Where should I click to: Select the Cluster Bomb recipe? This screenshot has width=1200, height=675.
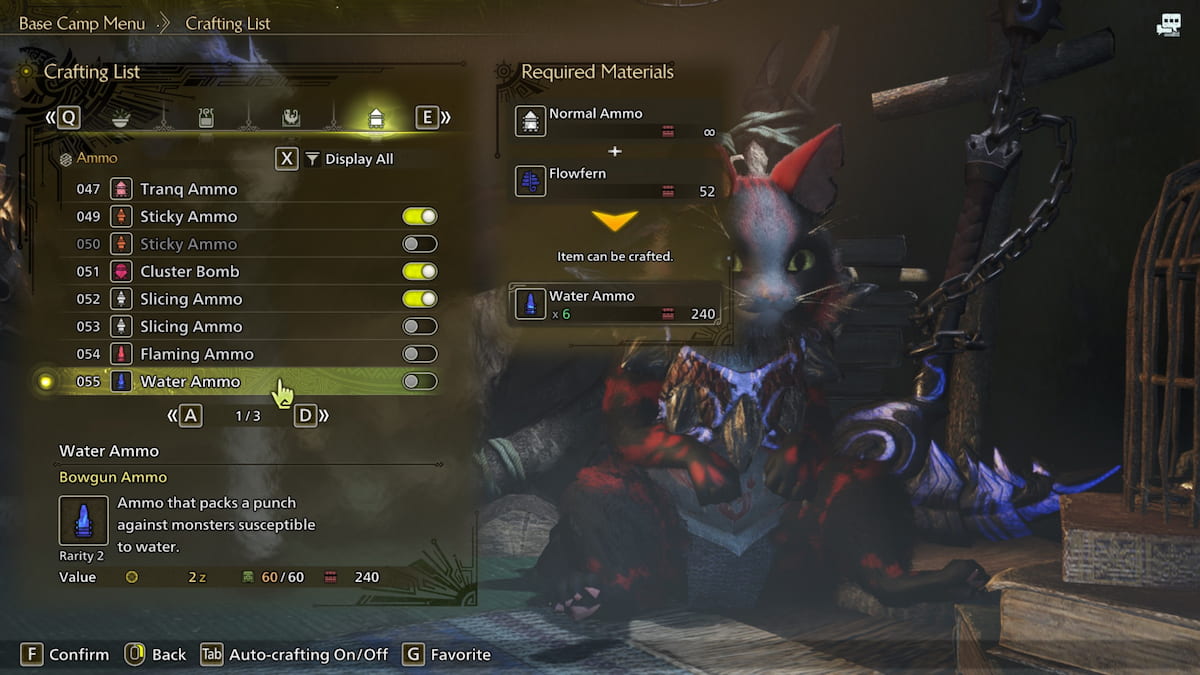tap(190, 272)
